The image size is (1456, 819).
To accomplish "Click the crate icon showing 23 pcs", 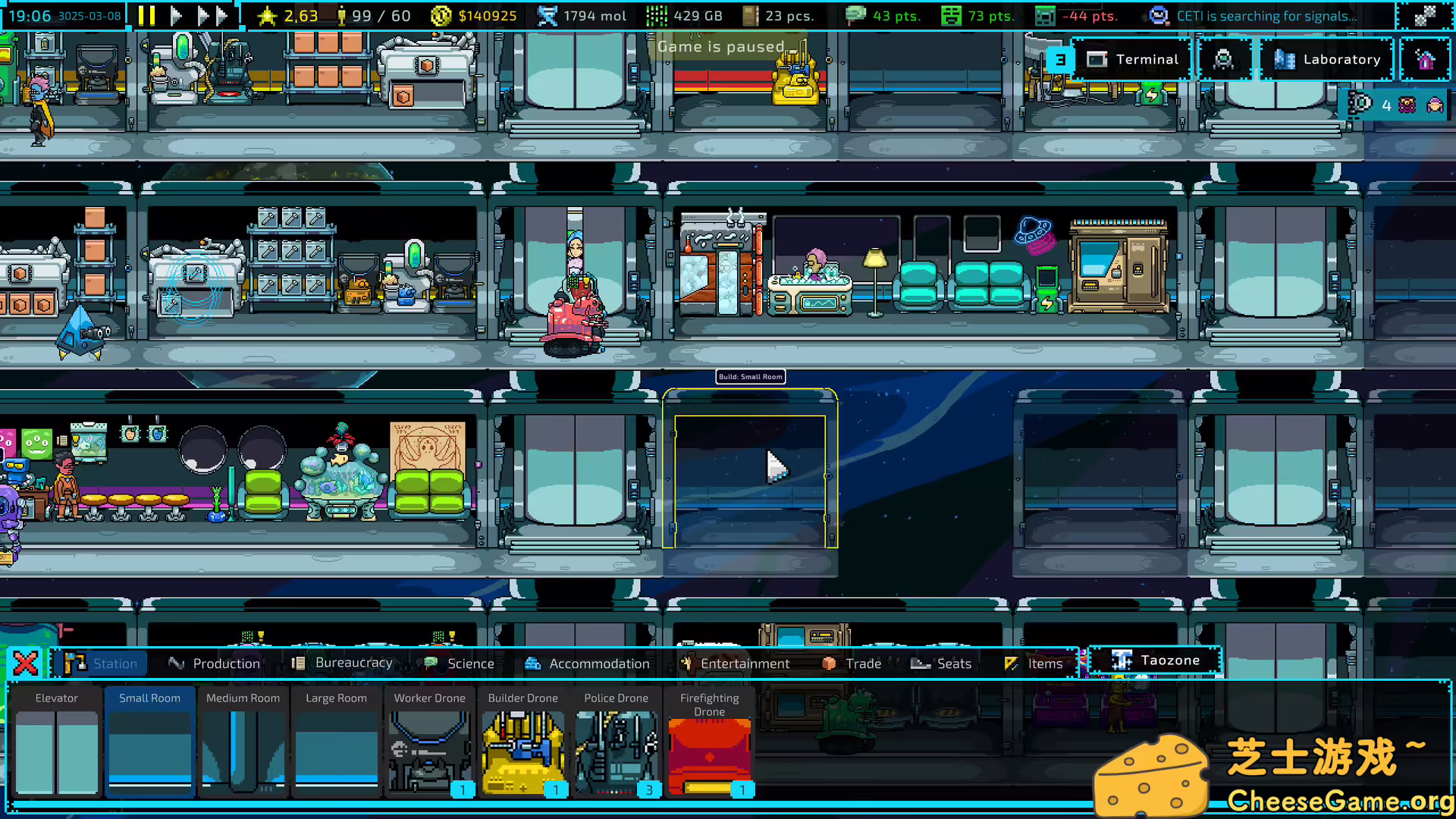I will click(752, 15).
